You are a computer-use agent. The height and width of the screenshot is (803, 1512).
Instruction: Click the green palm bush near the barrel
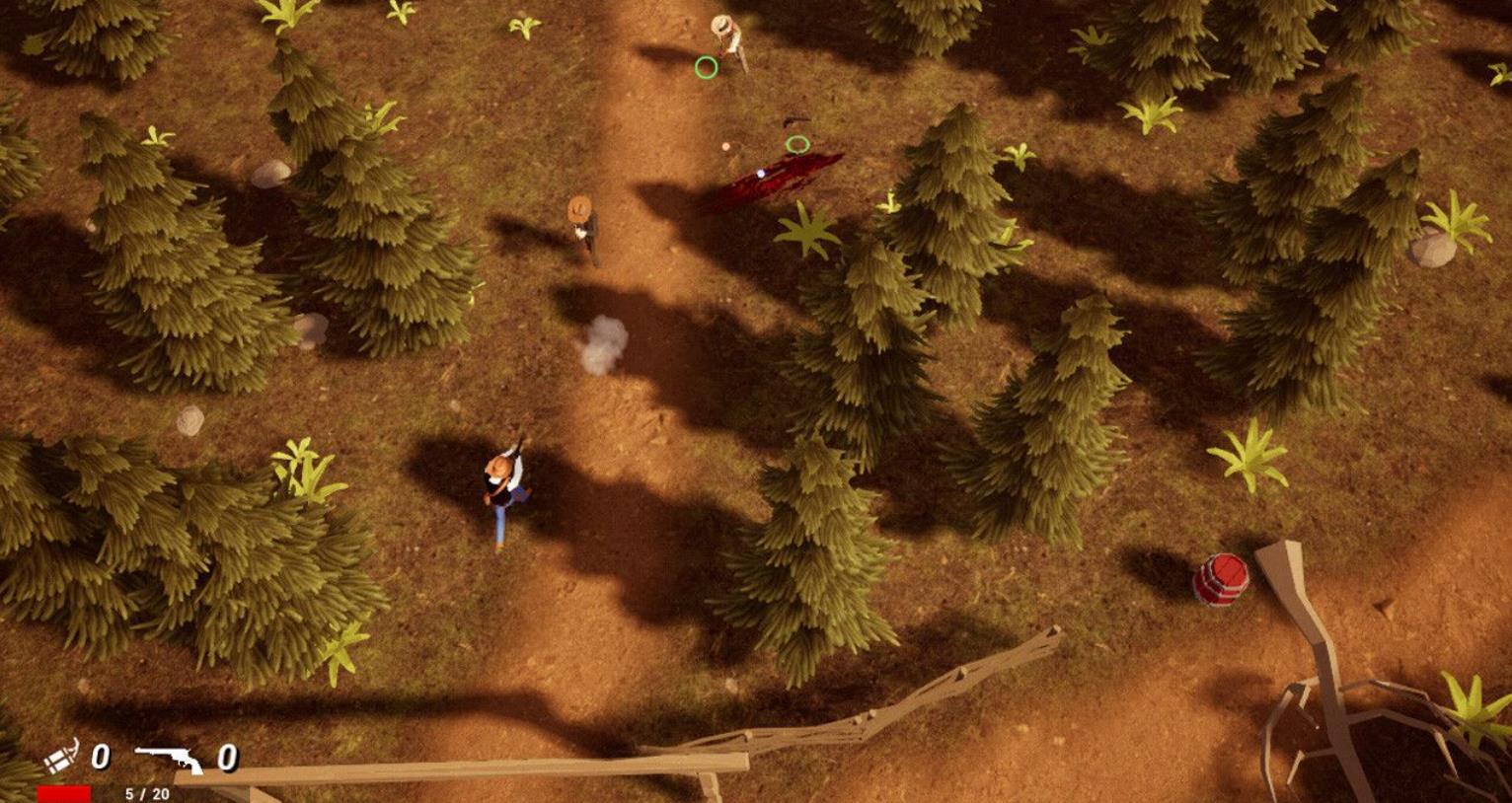tap(1250, 457)
